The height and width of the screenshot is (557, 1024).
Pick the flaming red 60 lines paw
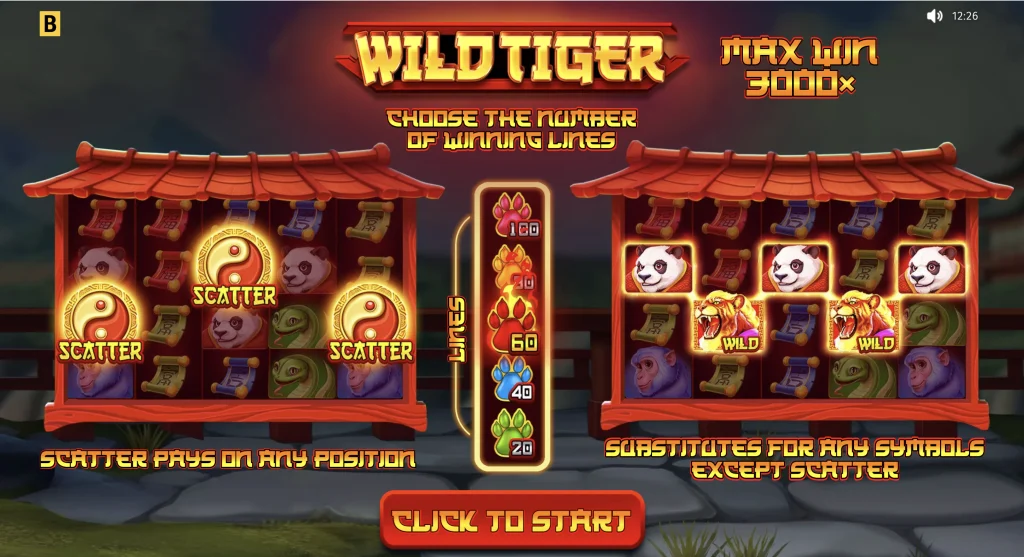pos(511,325)
